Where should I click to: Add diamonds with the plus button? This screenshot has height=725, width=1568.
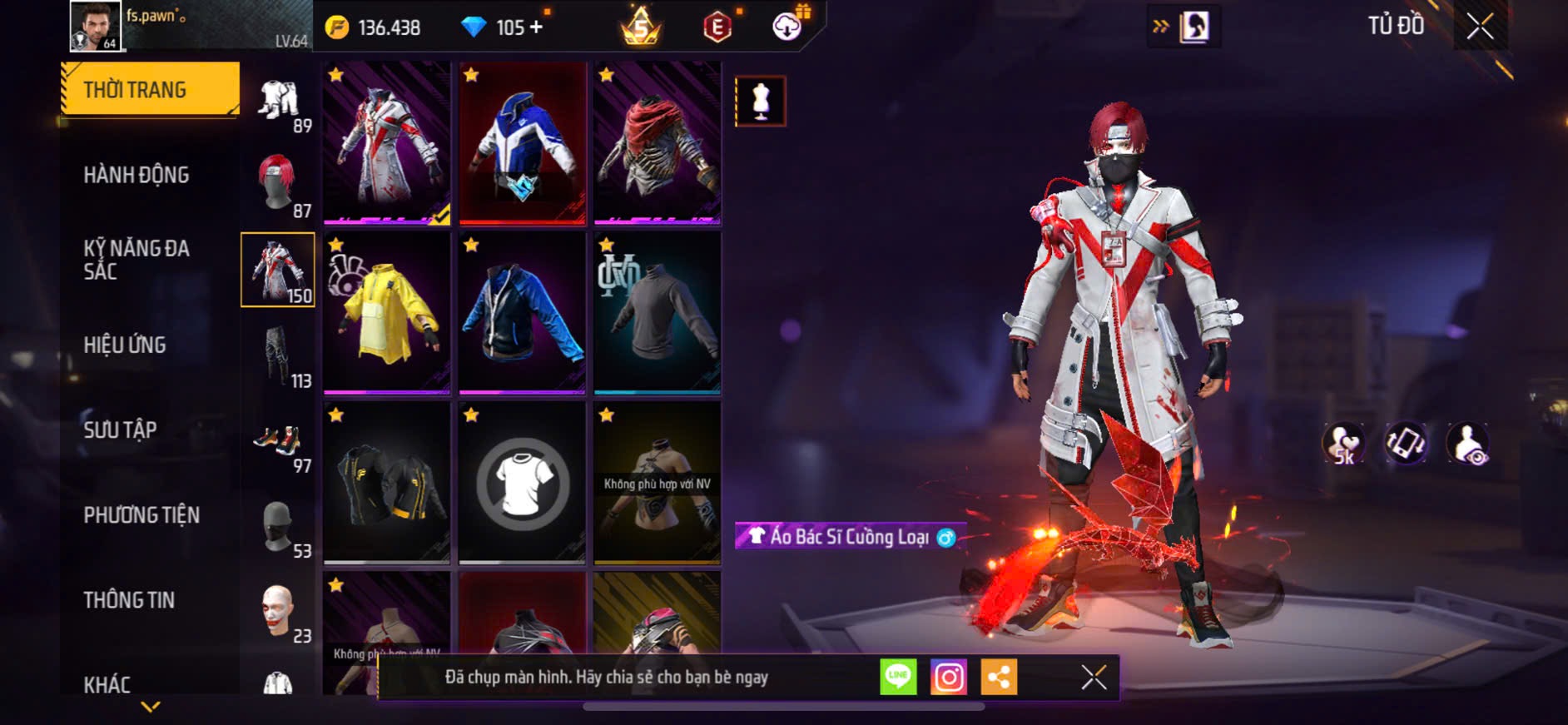click(536, 27)
